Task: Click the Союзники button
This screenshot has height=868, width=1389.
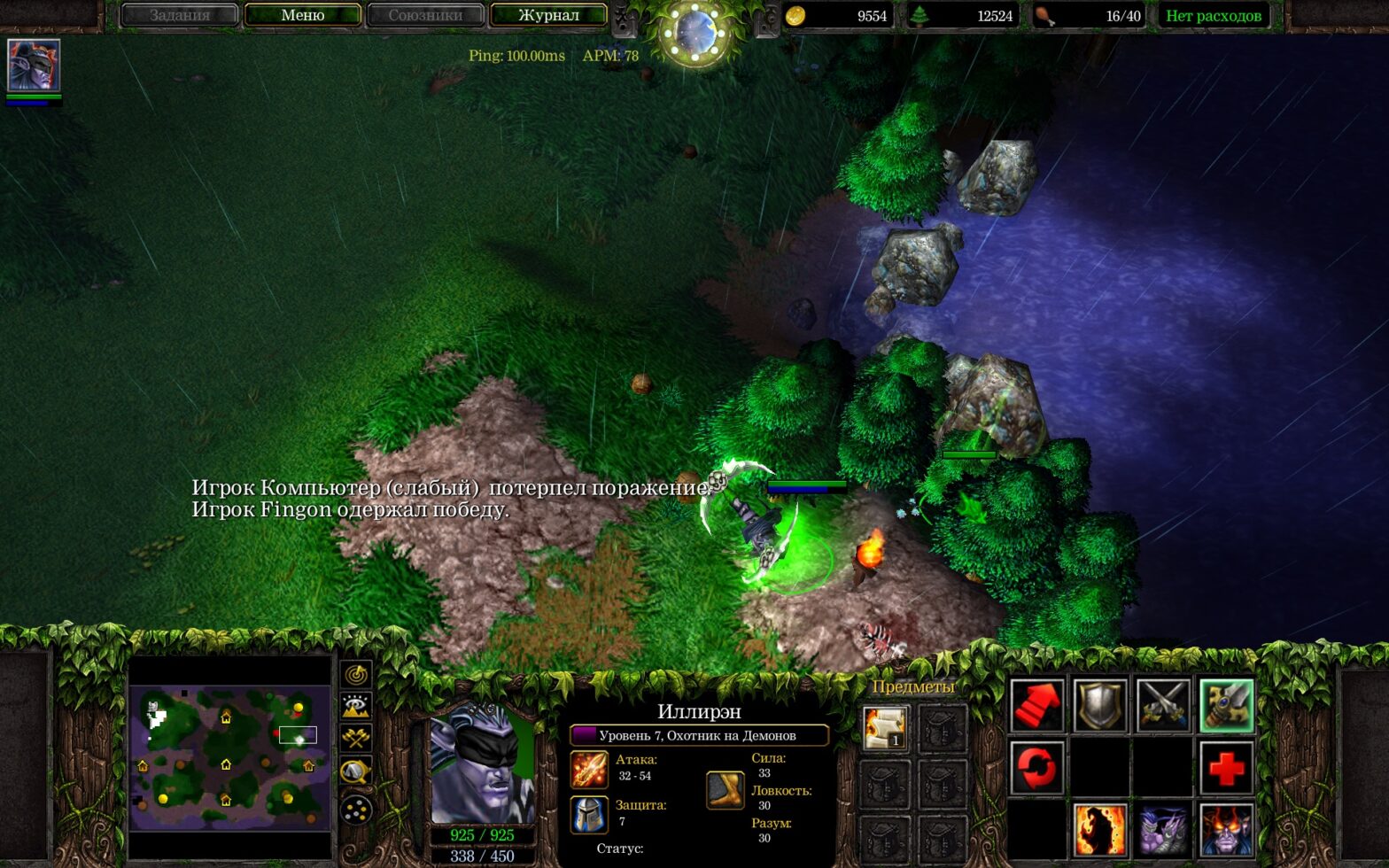Action: [426, 15]
